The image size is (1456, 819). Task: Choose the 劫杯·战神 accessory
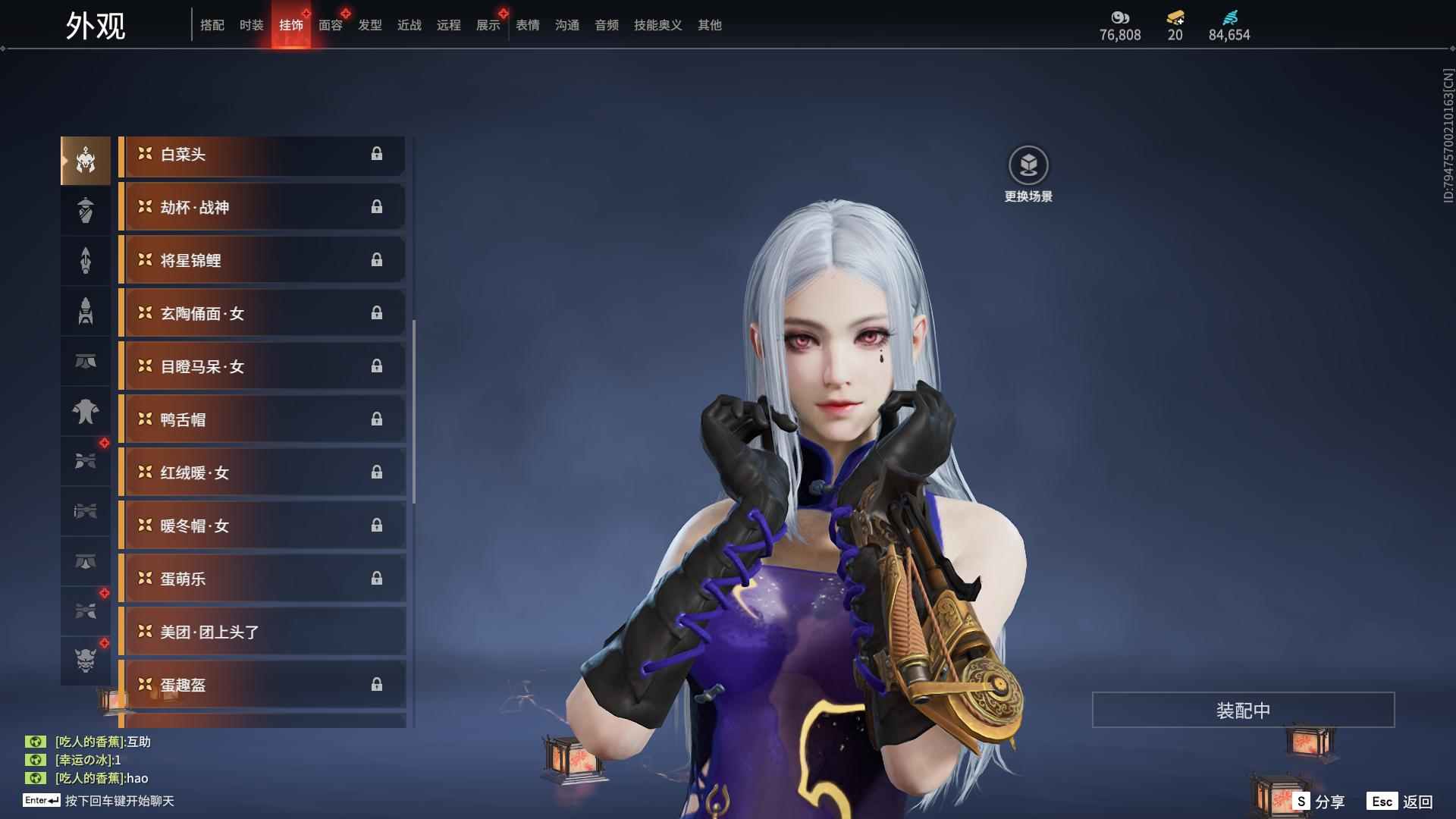coord(262,208)
